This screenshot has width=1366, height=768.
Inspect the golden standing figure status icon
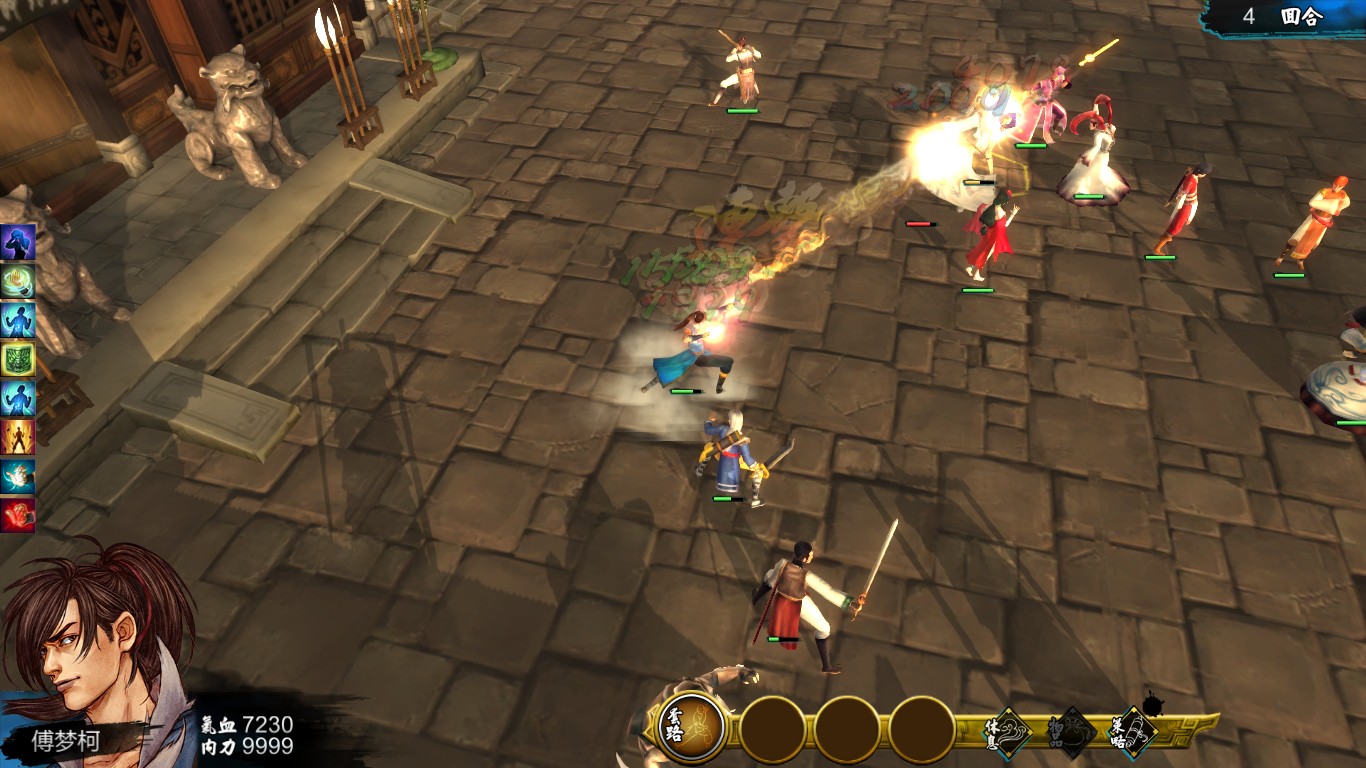tap(18, 437)
